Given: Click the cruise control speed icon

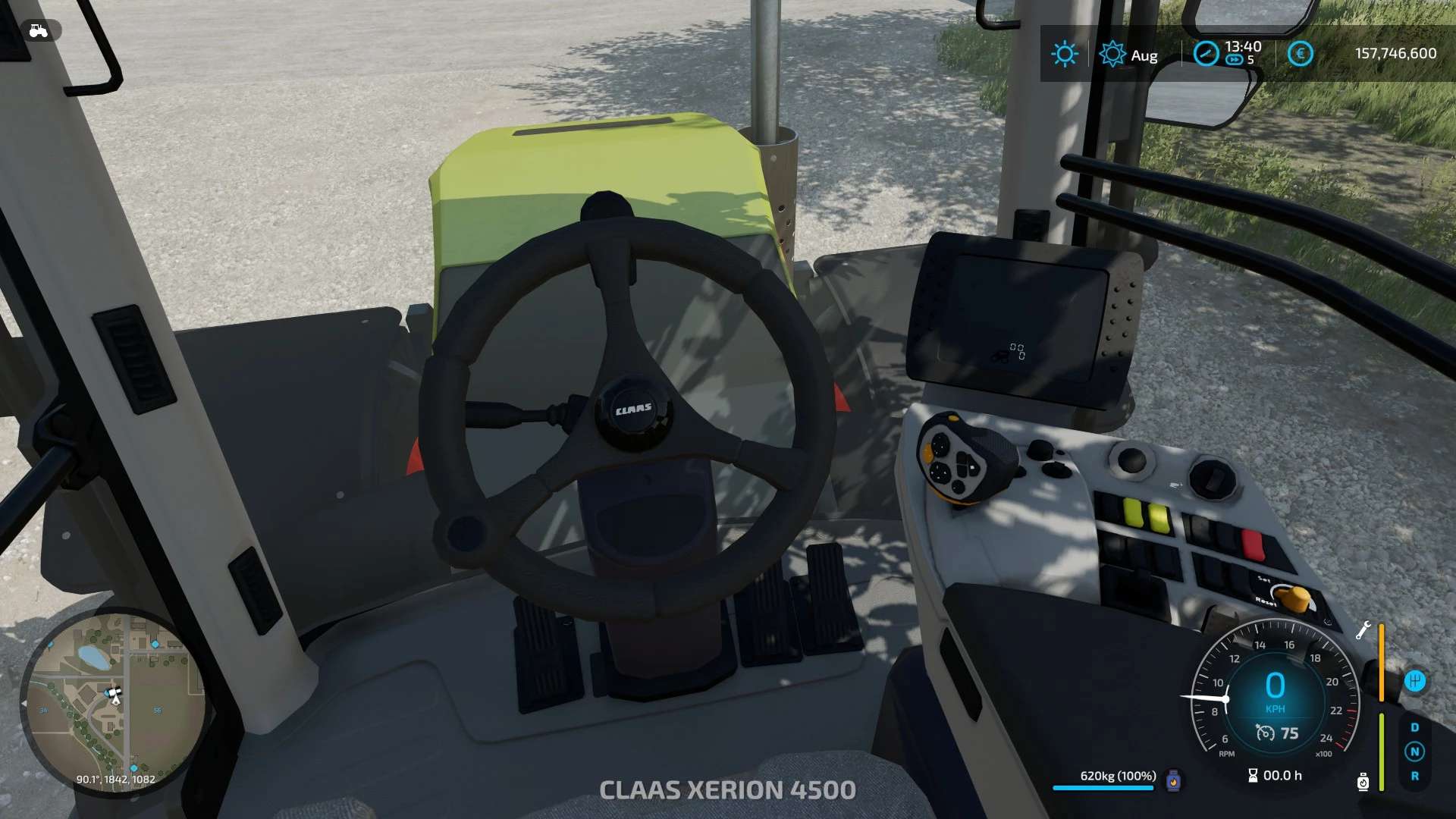Looking at the screenshot, I should pos(1265,733).
